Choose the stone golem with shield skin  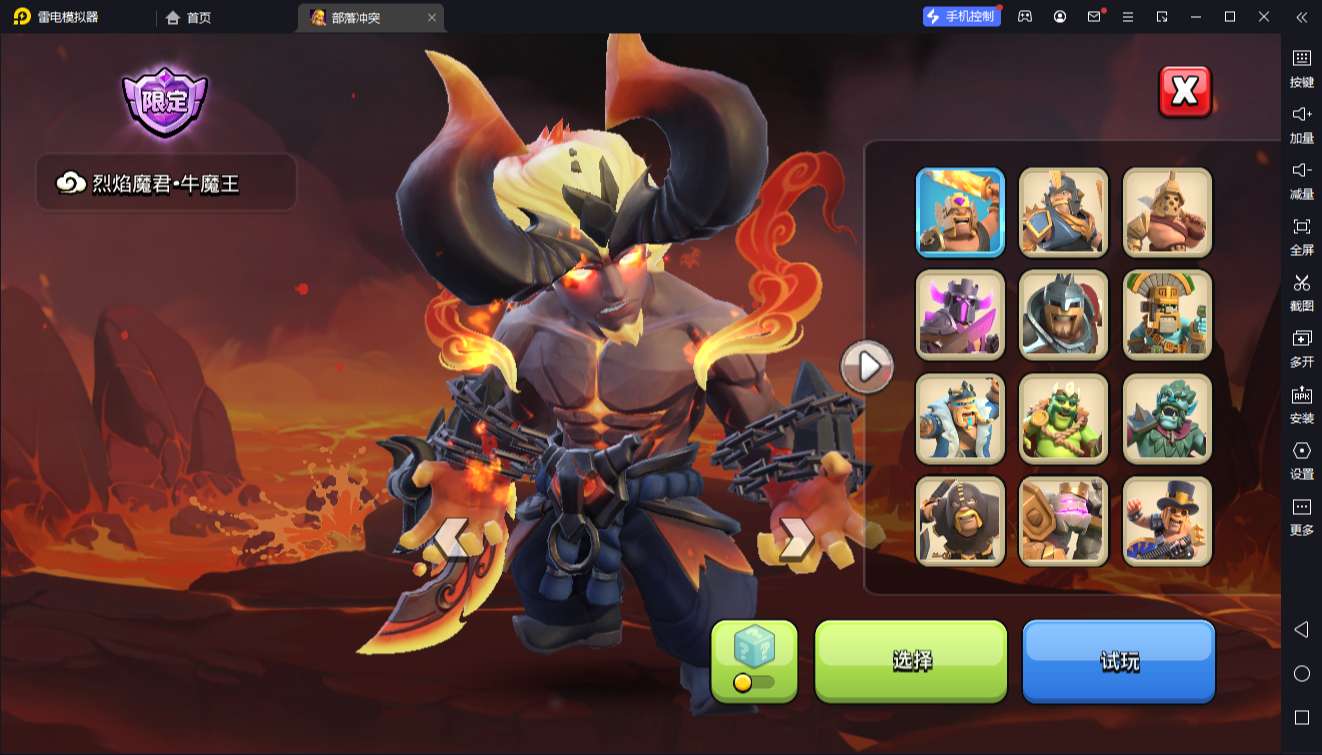tap(1063, 521)
